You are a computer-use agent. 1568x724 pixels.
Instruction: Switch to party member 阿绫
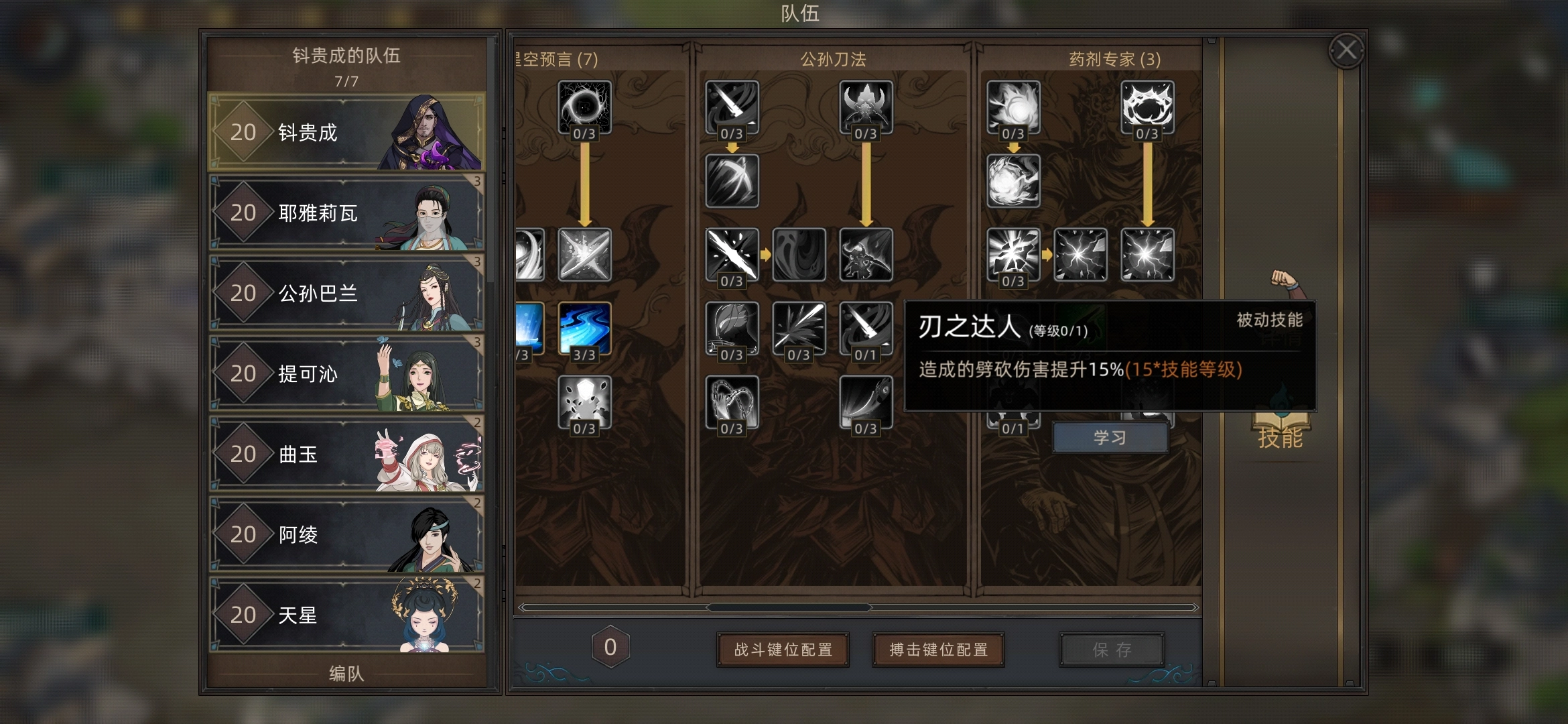346,534
